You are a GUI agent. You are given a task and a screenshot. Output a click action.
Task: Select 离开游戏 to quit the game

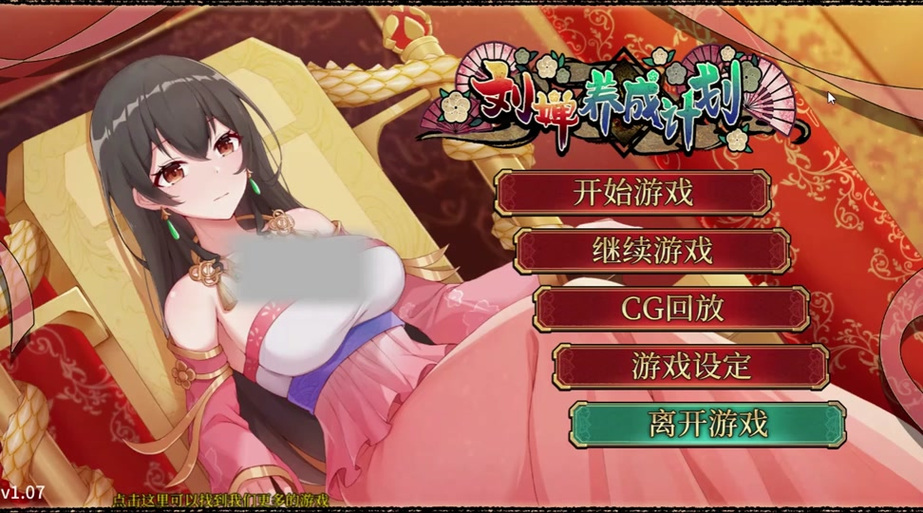[708, 424]
